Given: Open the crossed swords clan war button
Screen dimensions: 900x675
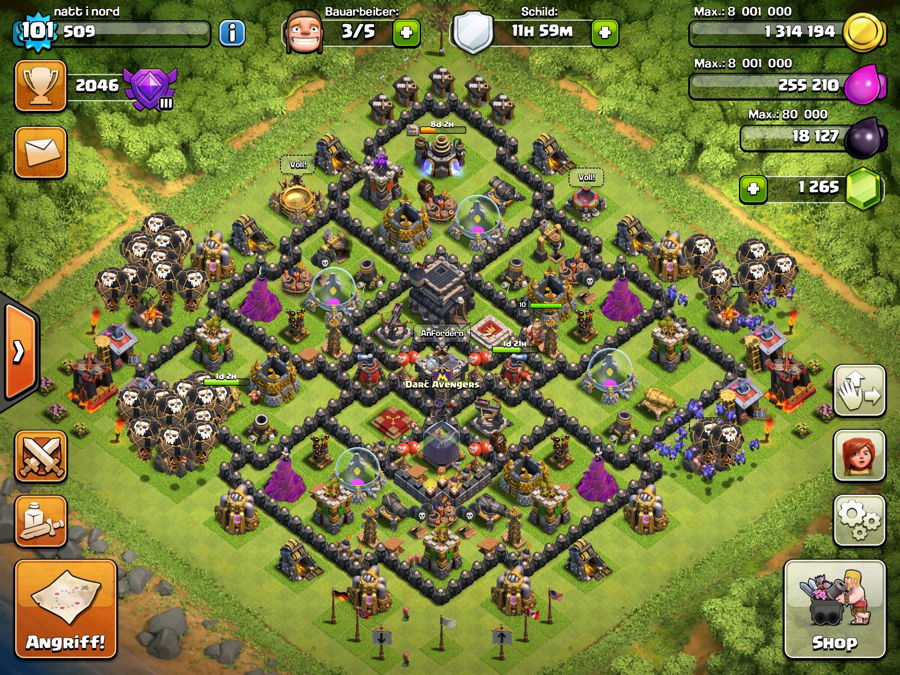Looking at the screenshot, I should pos(41,458).
